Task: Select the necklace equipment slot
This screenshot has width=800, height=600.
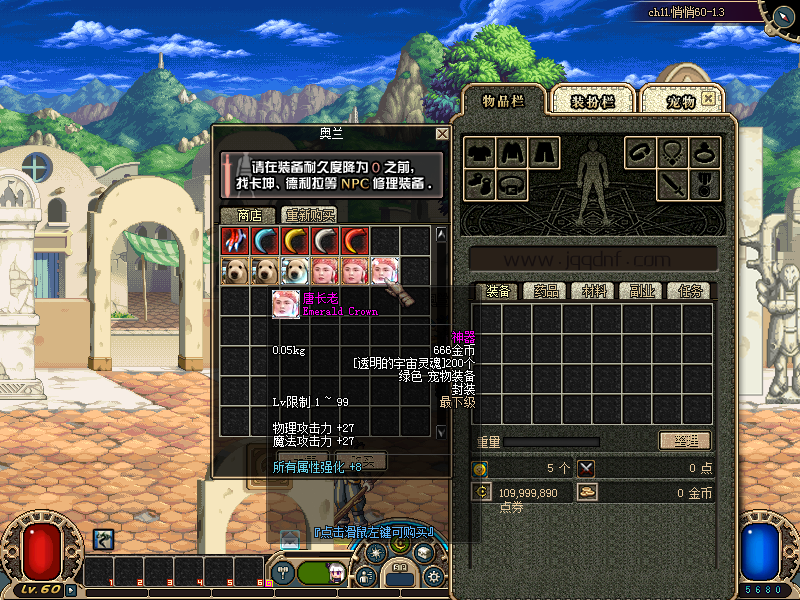Action: [x=673, y=153]
